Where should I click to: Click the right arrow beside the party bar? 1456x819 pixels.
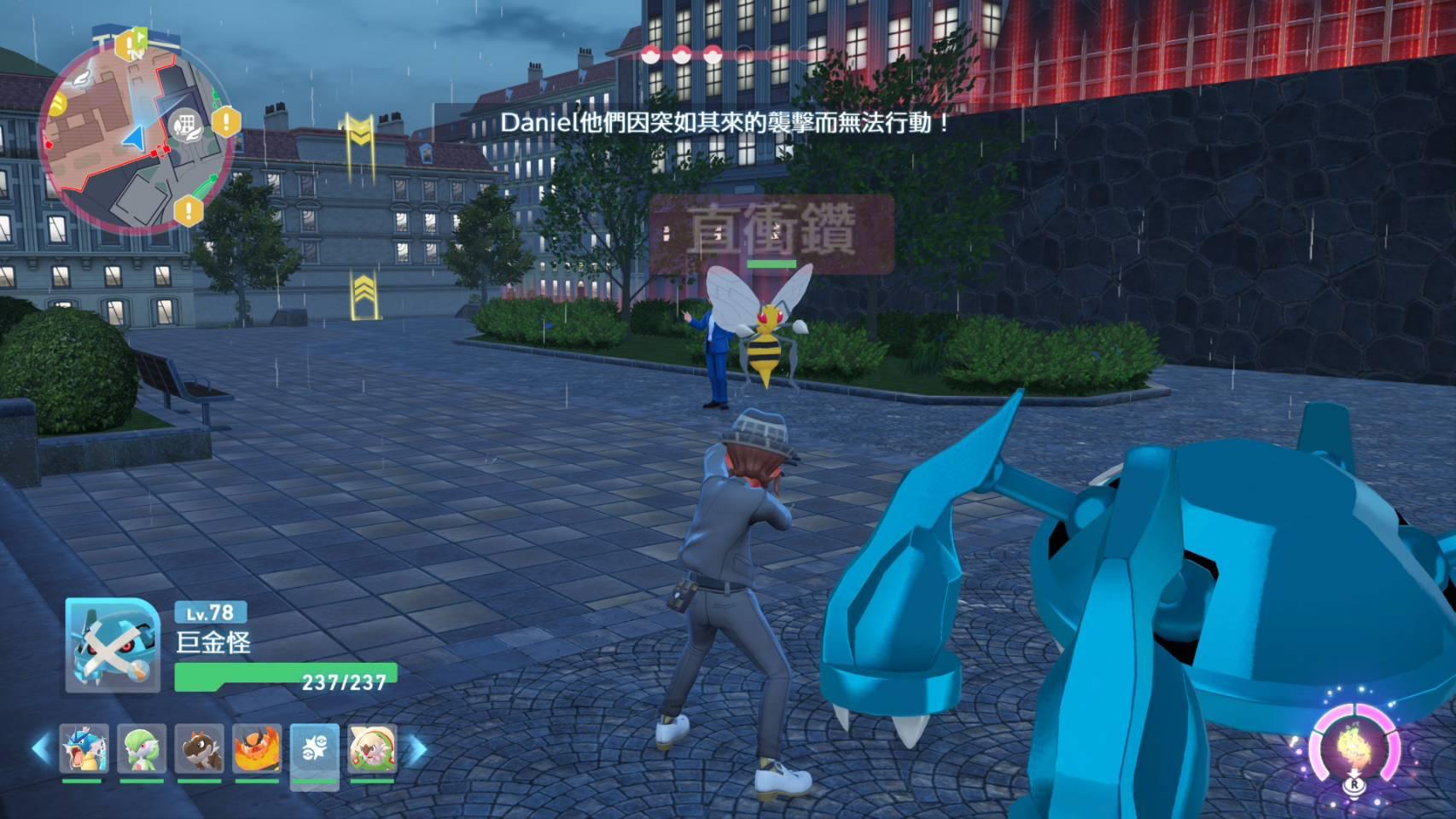click(x=417, y=749)
